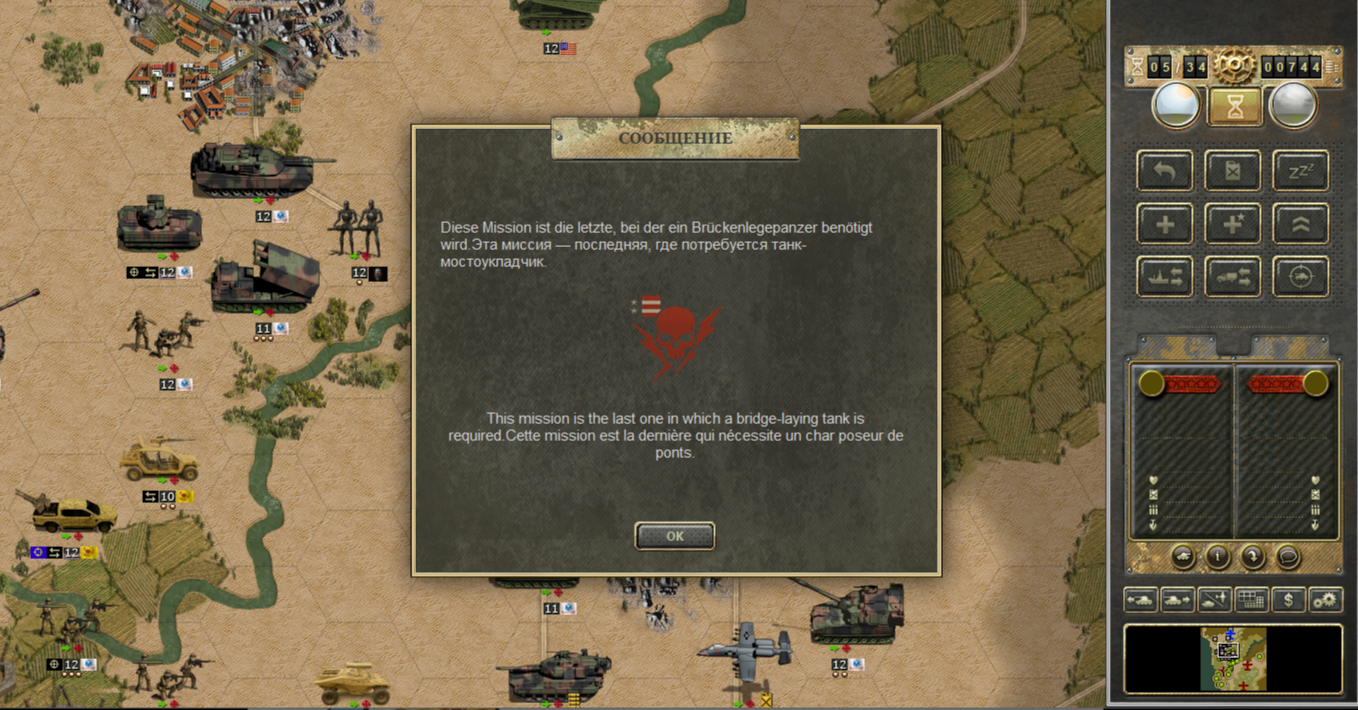Toggle the truck transport swap button

click(1233, 277)
